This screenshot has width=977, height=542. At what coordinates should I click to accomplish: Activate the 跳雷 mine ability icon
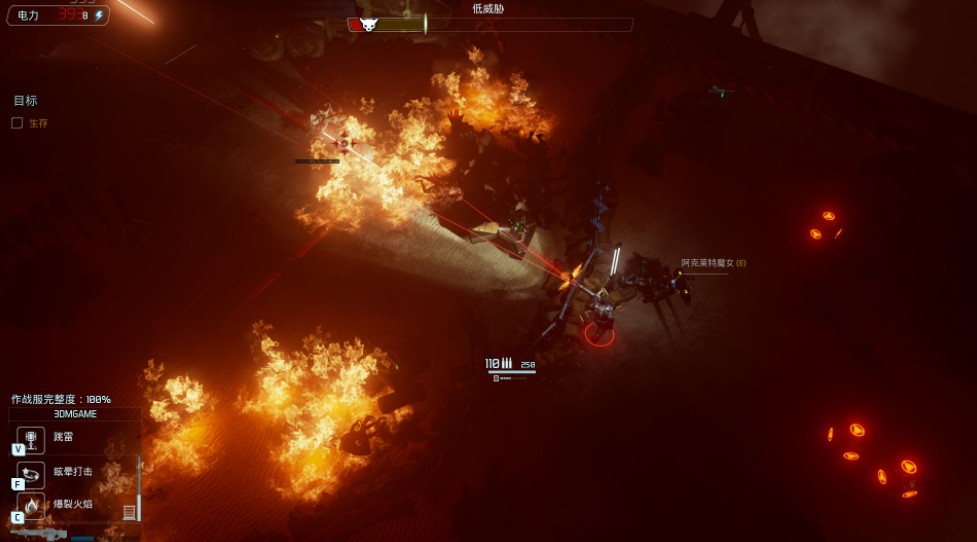click(31, 438)
